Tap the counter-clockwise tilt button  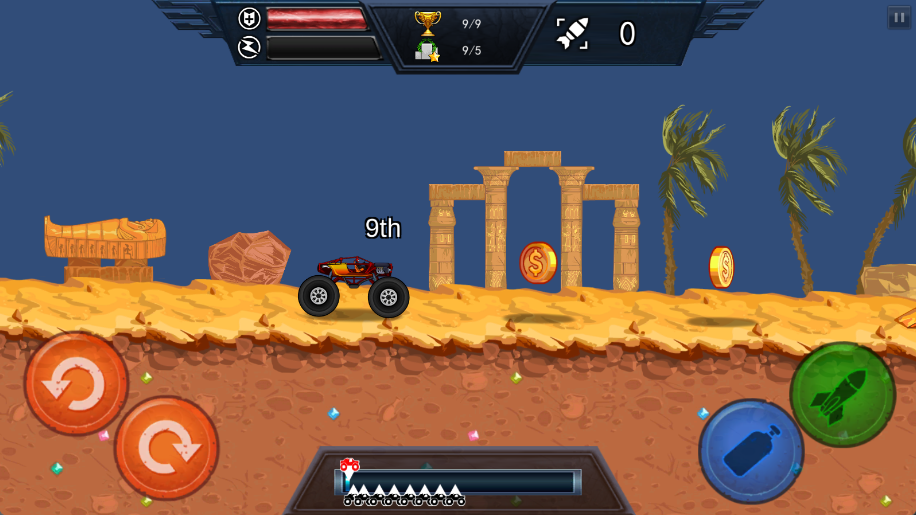coord(76,384)
